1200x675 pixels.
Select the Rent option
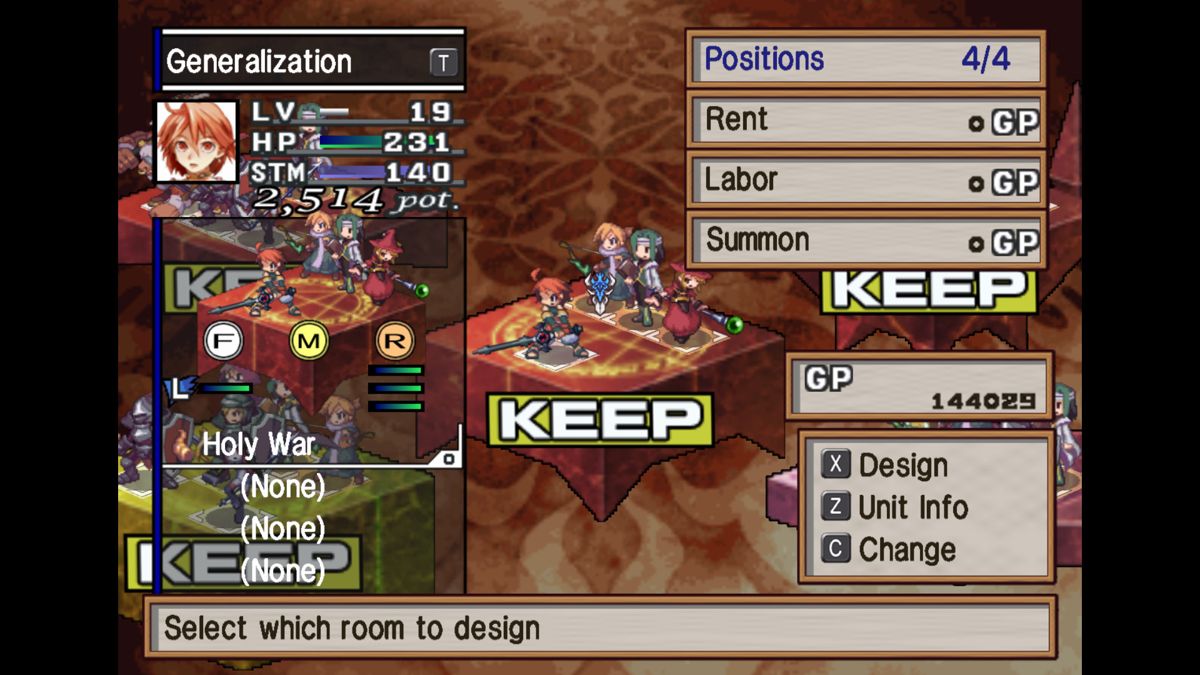coord(866,121)
